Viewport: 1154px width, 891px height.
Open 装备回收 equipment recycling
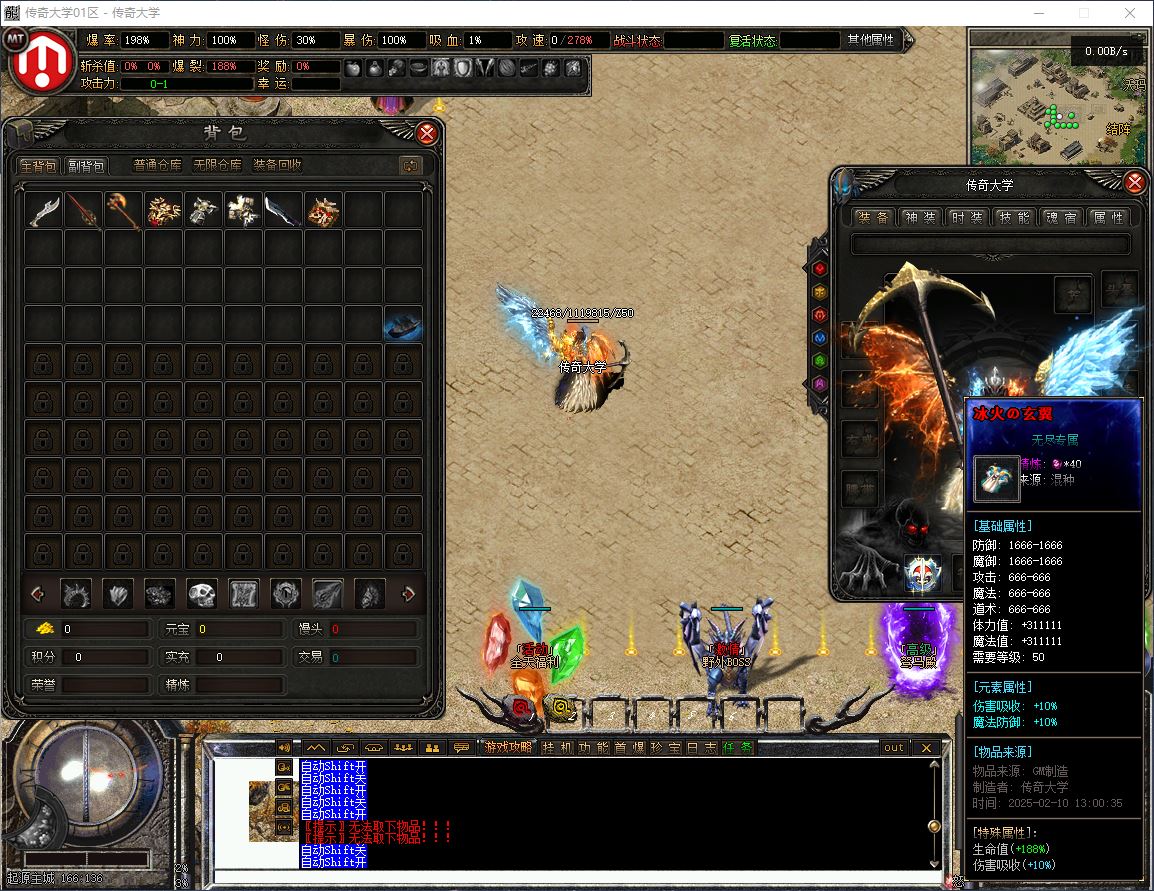(277, 165)
